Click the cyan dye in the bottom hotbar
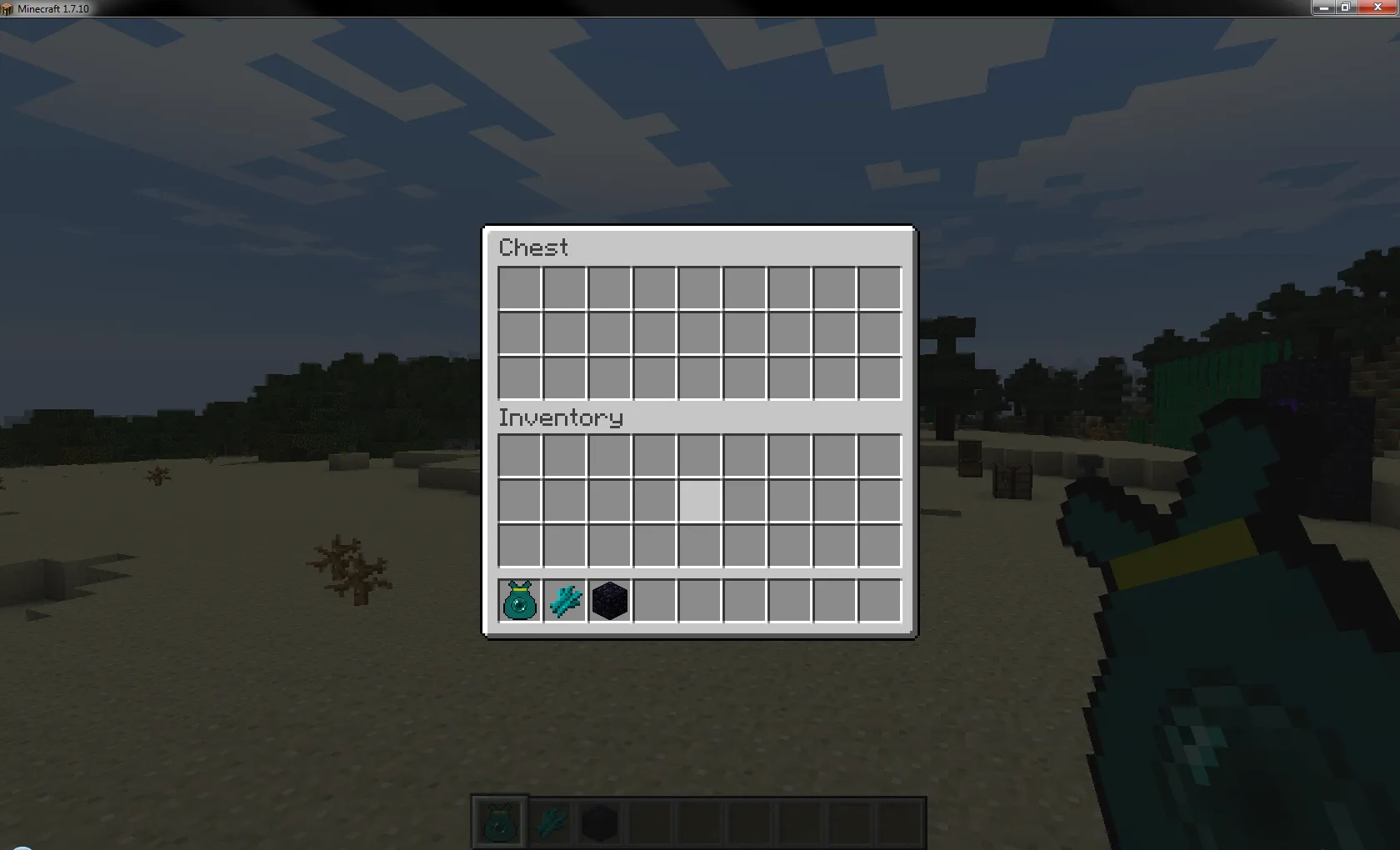 click(549, 822)
